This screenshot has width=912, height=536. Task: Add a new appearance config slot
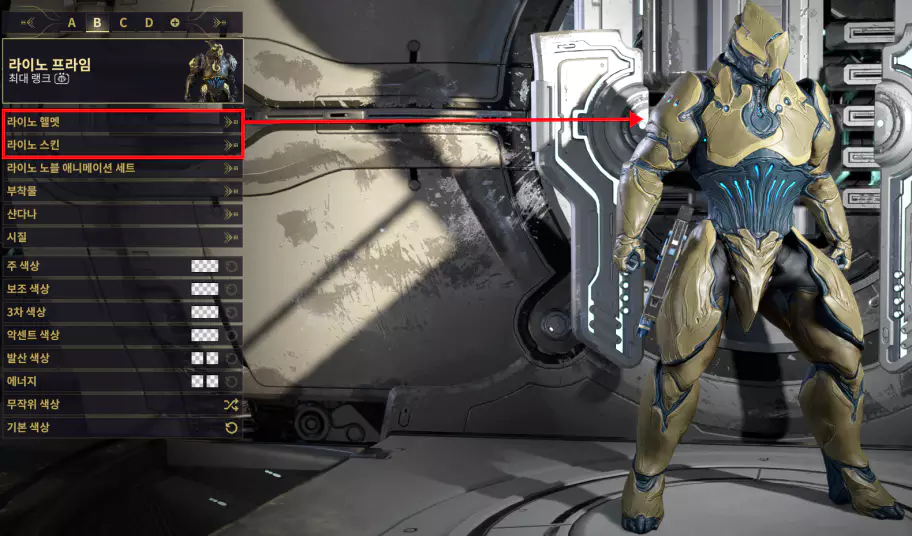point(175,22)
